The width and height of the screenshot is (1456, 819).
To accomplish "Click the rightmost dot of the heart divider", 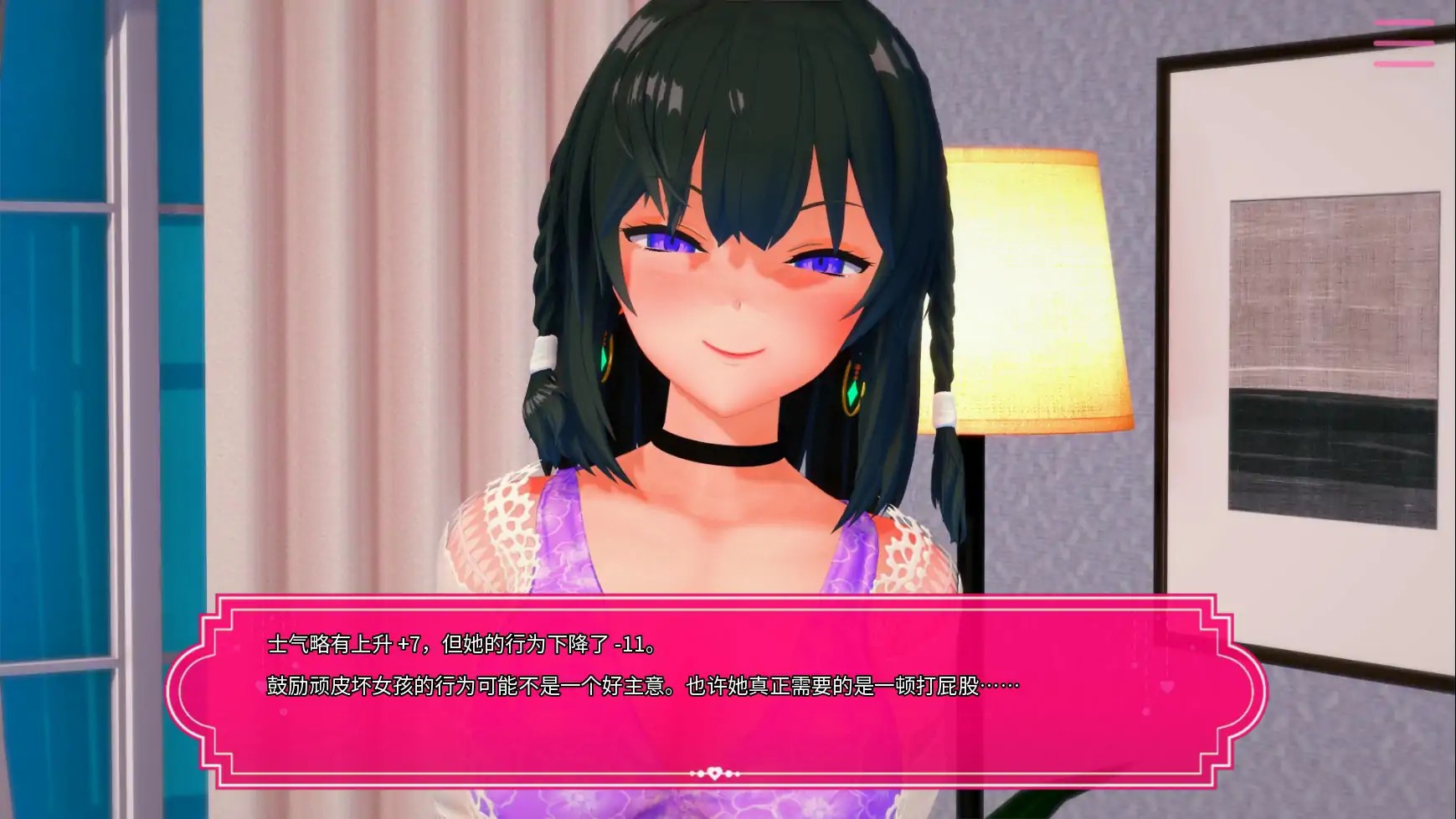I will tap(738, 773).
